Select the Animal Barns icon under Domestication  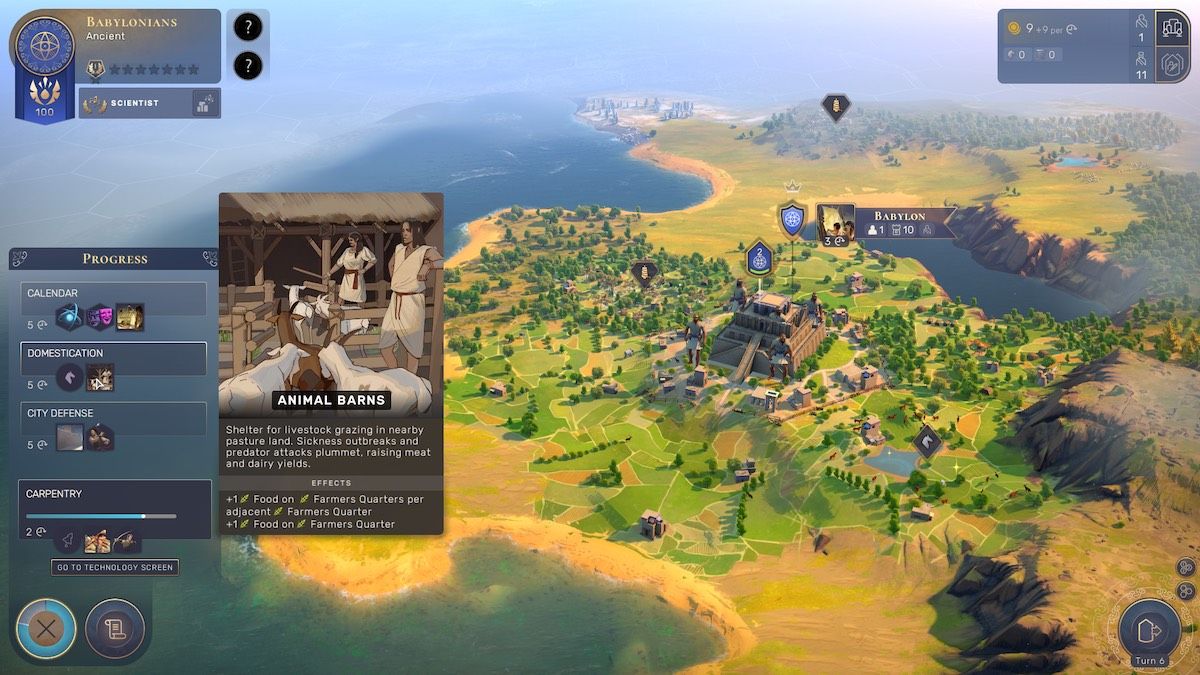click(x=100, y=377)
